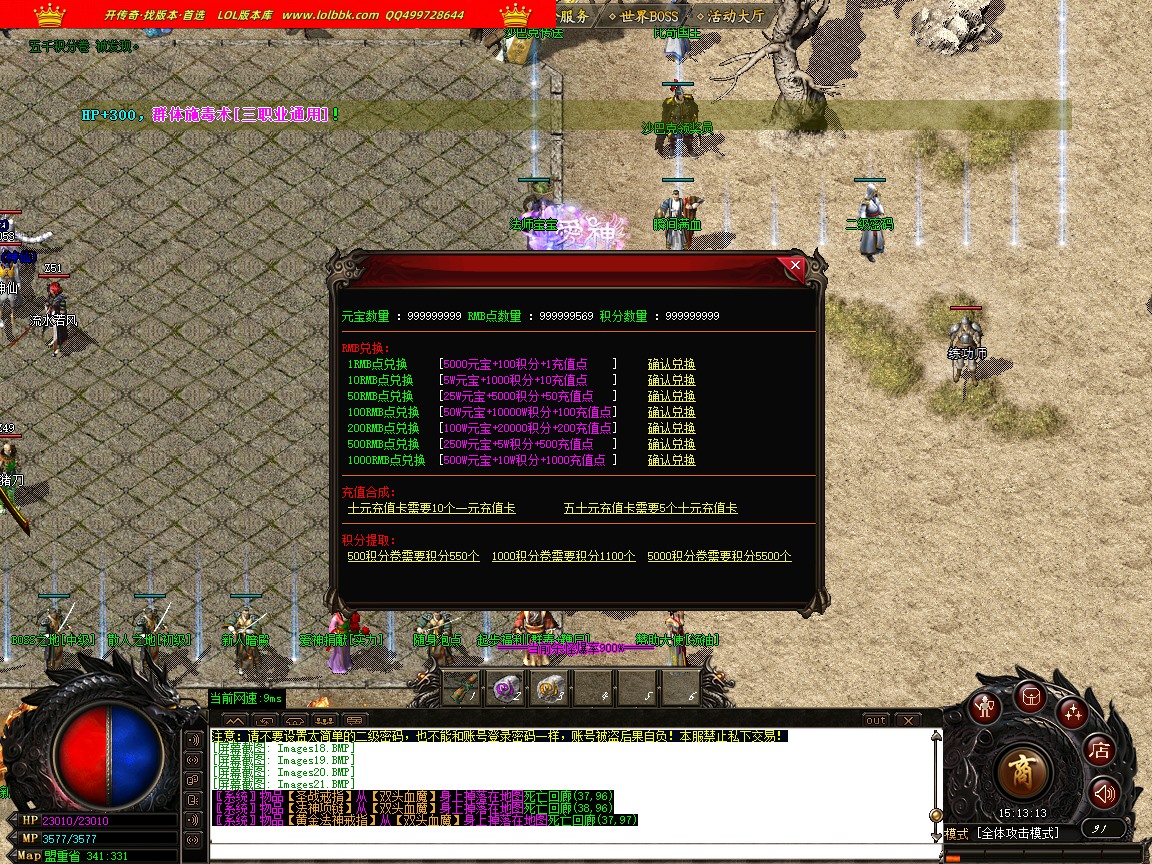The width and height of the screenshot is (1152, 864).
Task: Open the bag inventory icon
Action: point(1030,697)
